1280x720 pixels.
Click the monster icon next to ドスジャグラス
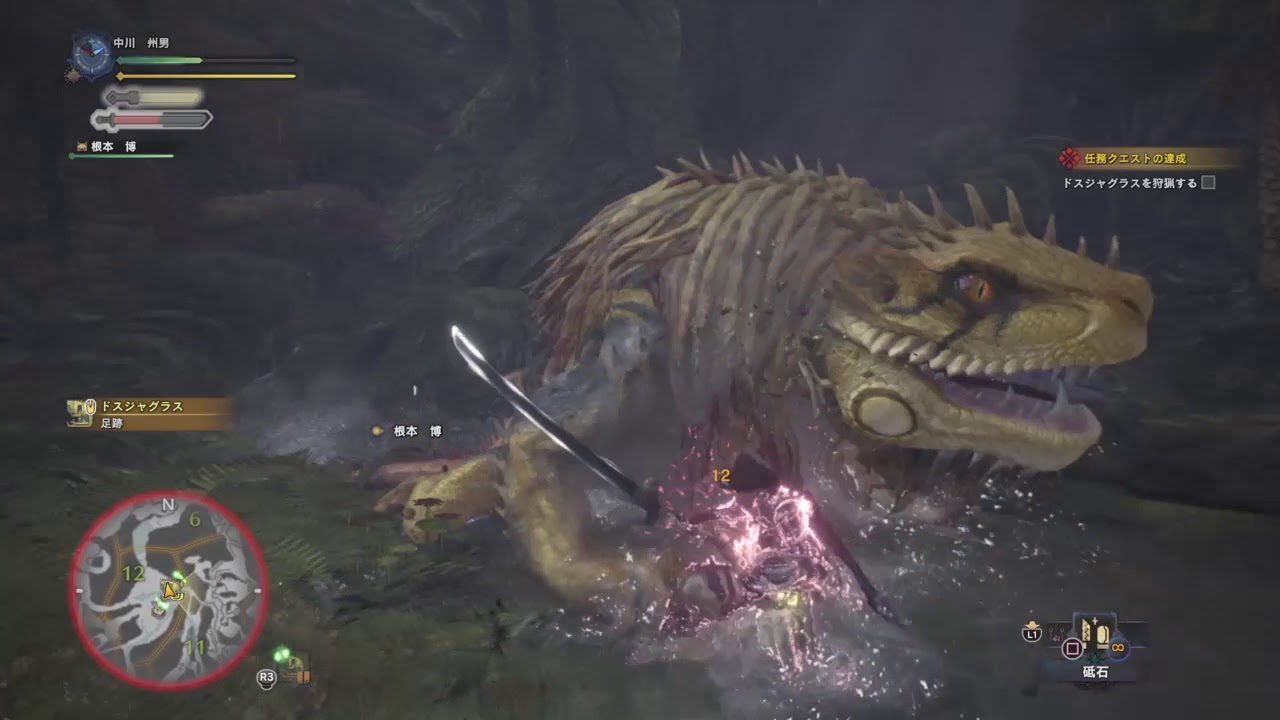click(76, 410)
